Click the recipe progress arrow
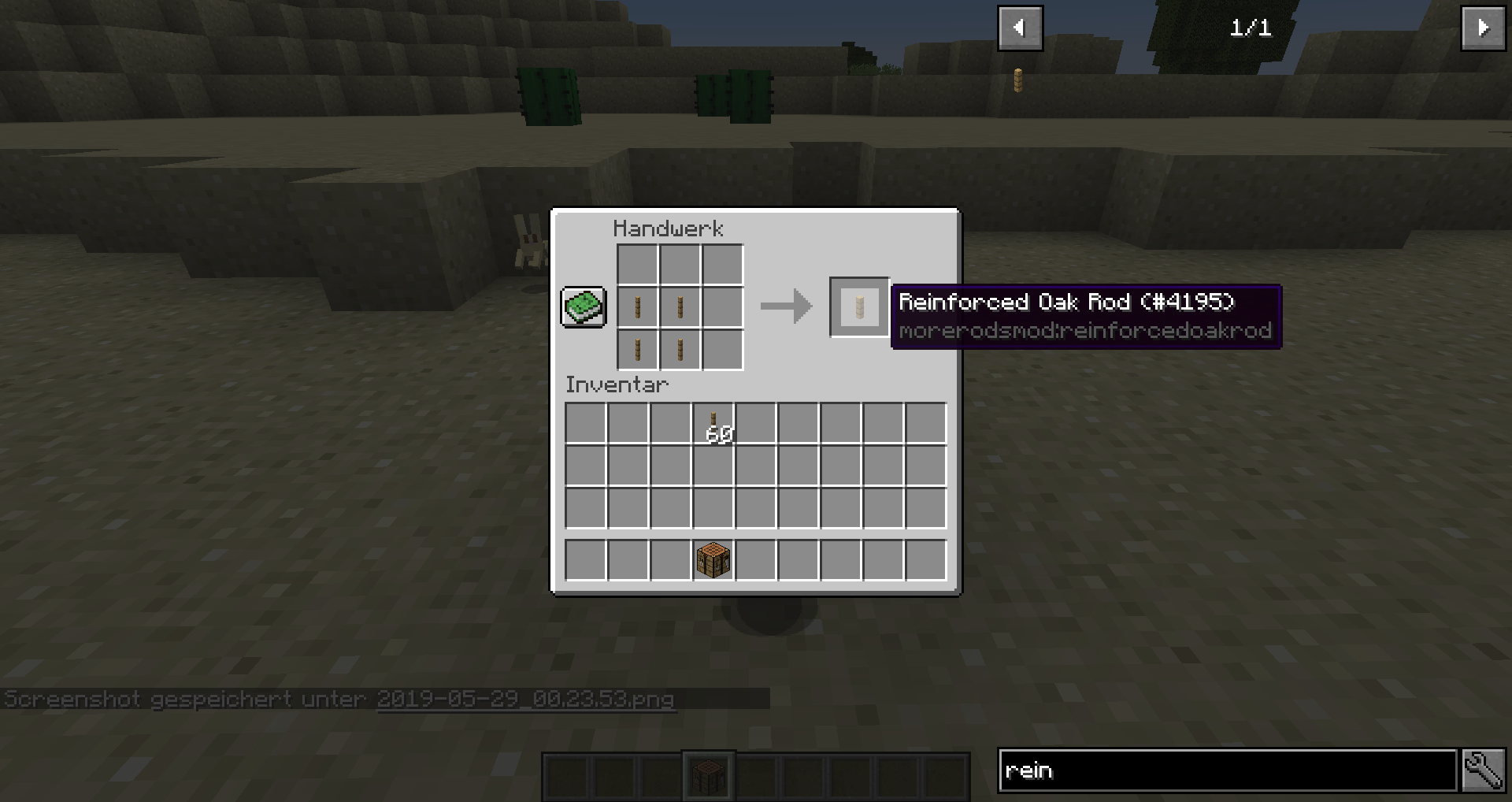Screen dimensions: 1512x802 (x=785, y=307)
